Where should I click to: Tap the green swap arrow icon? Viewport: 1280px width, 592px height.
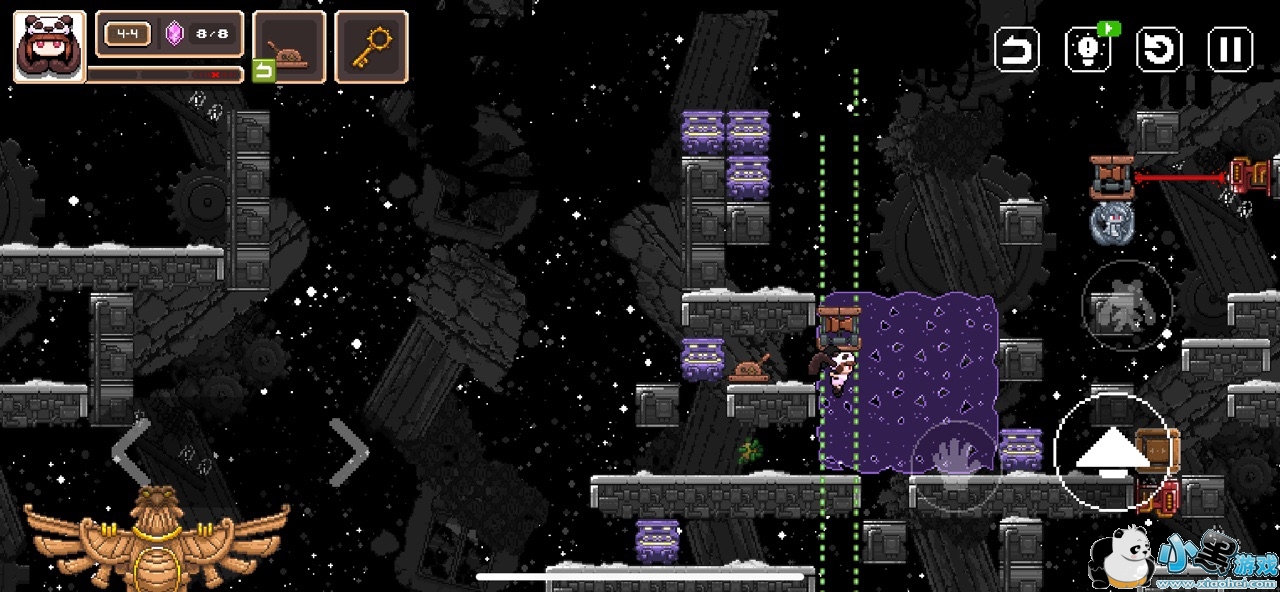click(x=263, y=71)
